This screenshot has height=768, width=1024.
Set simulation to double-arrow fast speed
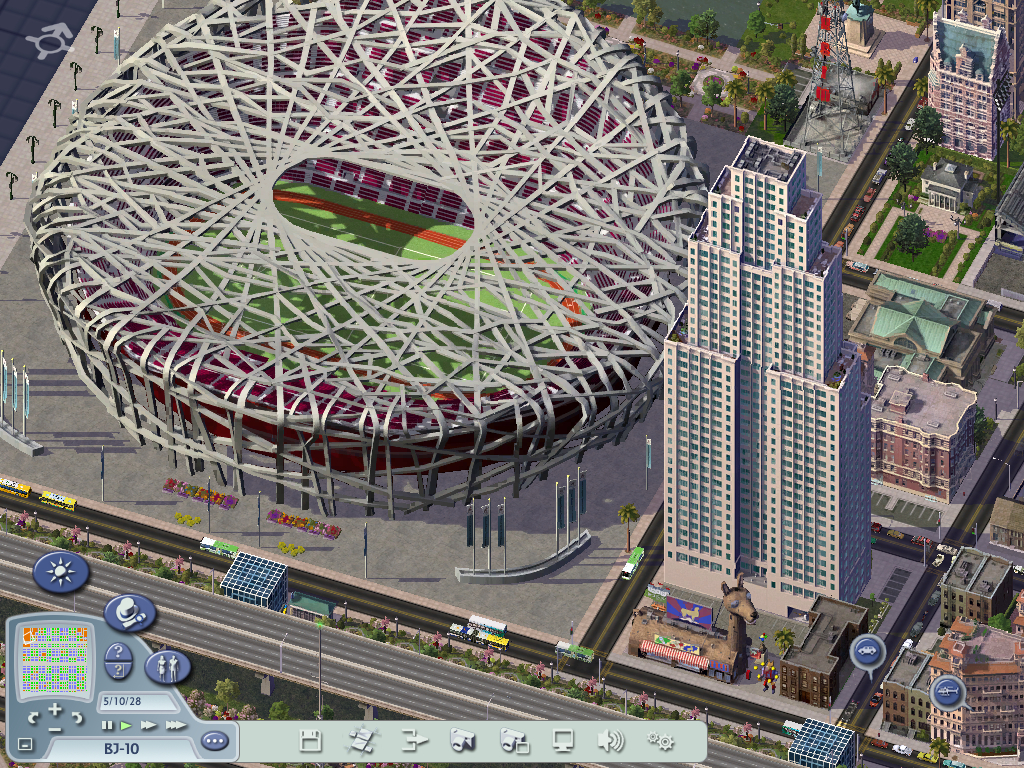click(x=149, y=724)
